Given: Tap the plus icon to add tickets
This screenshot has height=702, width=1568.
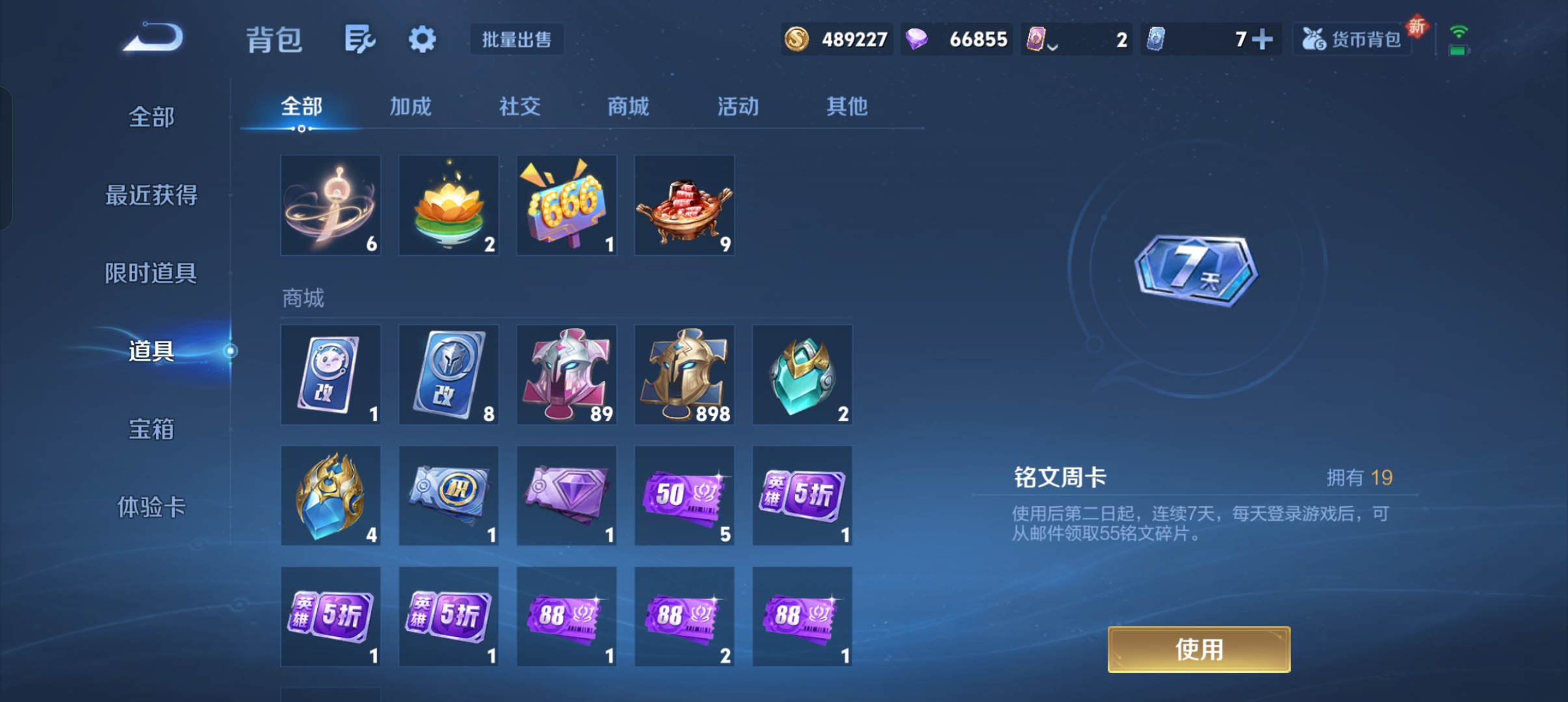Looking at the screenshot, I should pos(1262,40).
